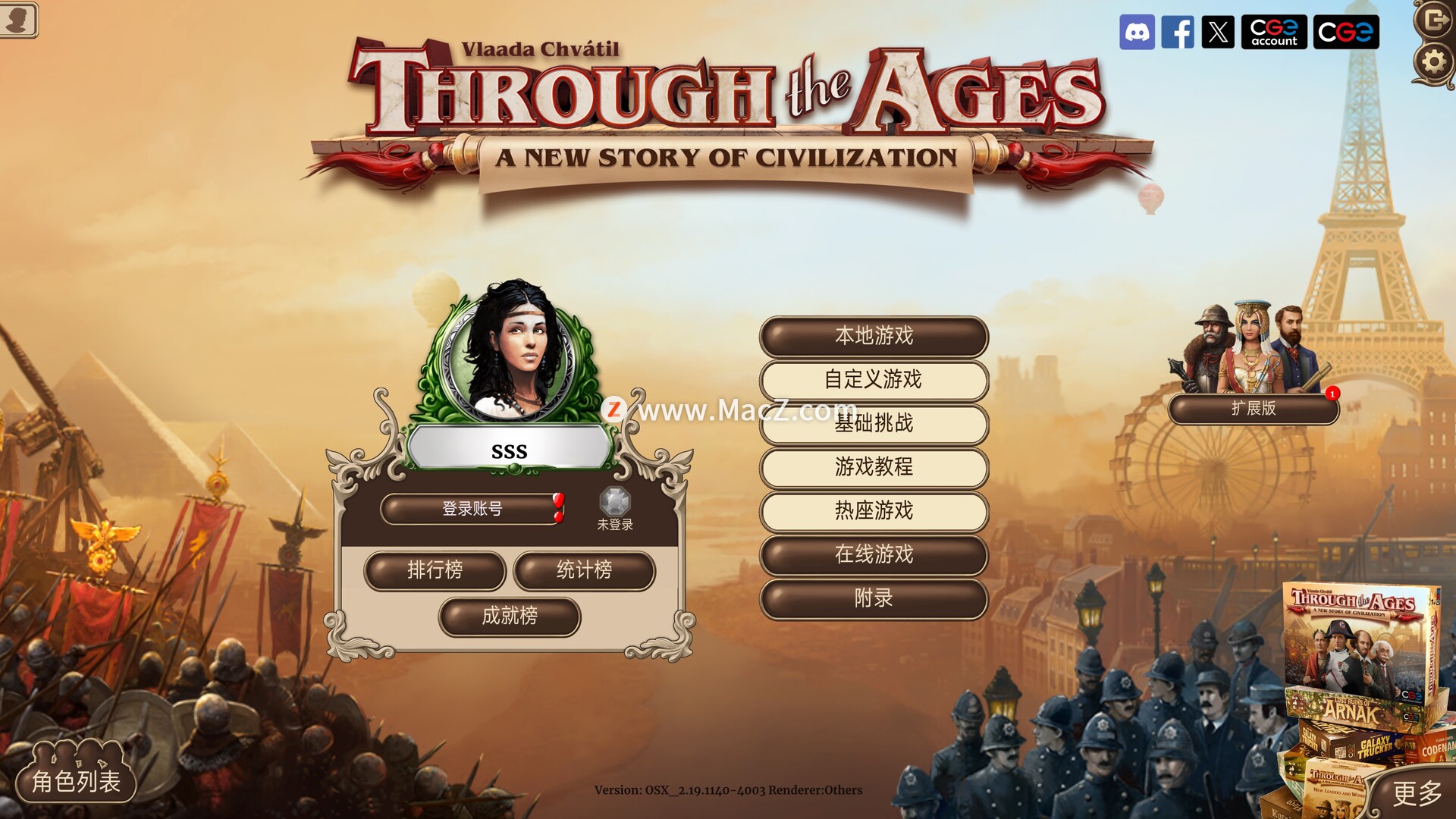1456x819 pixels.
Task: Visit the Facebook page icon
Action: tap(1178, 32)
